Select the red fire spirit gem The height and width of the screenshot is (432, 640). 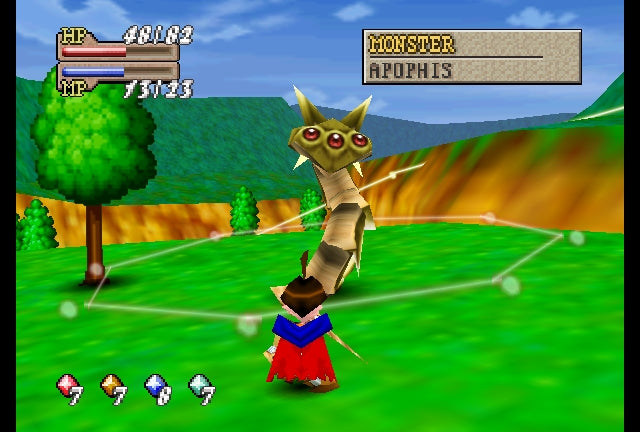tap(67, 386)
